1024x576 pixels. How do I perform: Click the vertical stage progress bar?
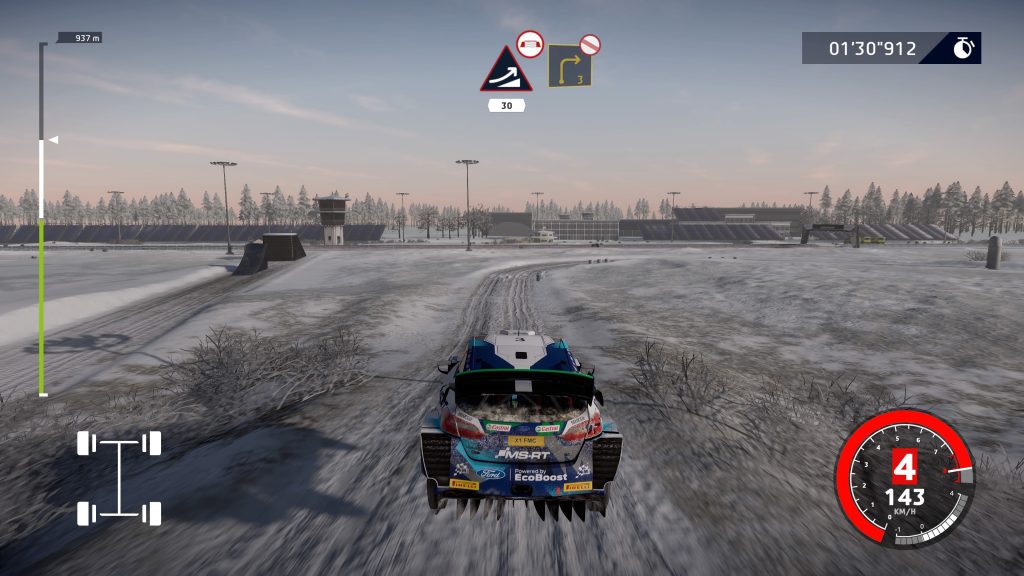[42, 220]
